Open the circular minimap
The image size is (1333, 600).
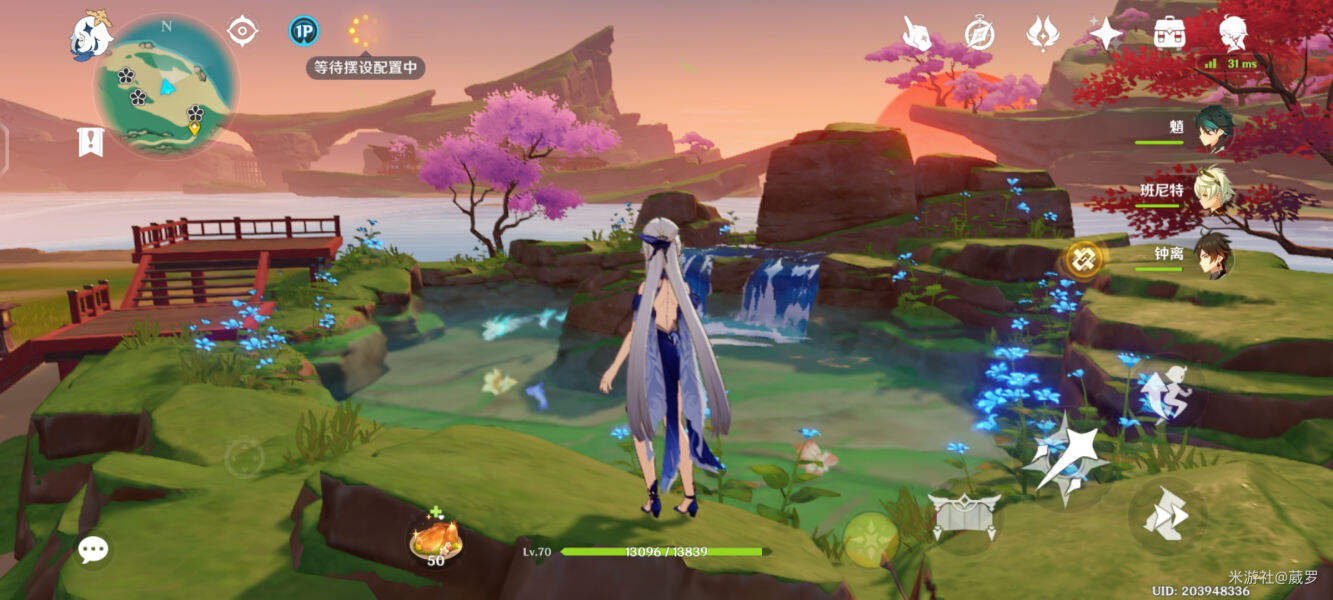(x=166, y=85)
